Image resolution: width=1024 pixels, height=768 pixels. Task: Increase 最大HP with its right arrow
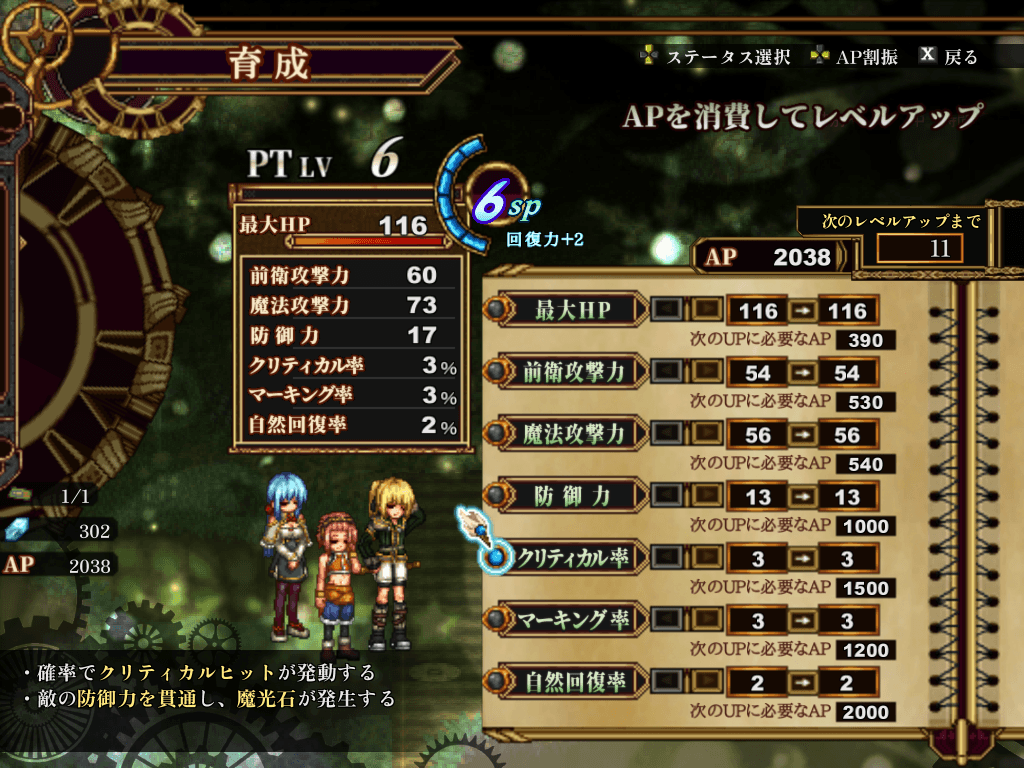tap(706, 310)
